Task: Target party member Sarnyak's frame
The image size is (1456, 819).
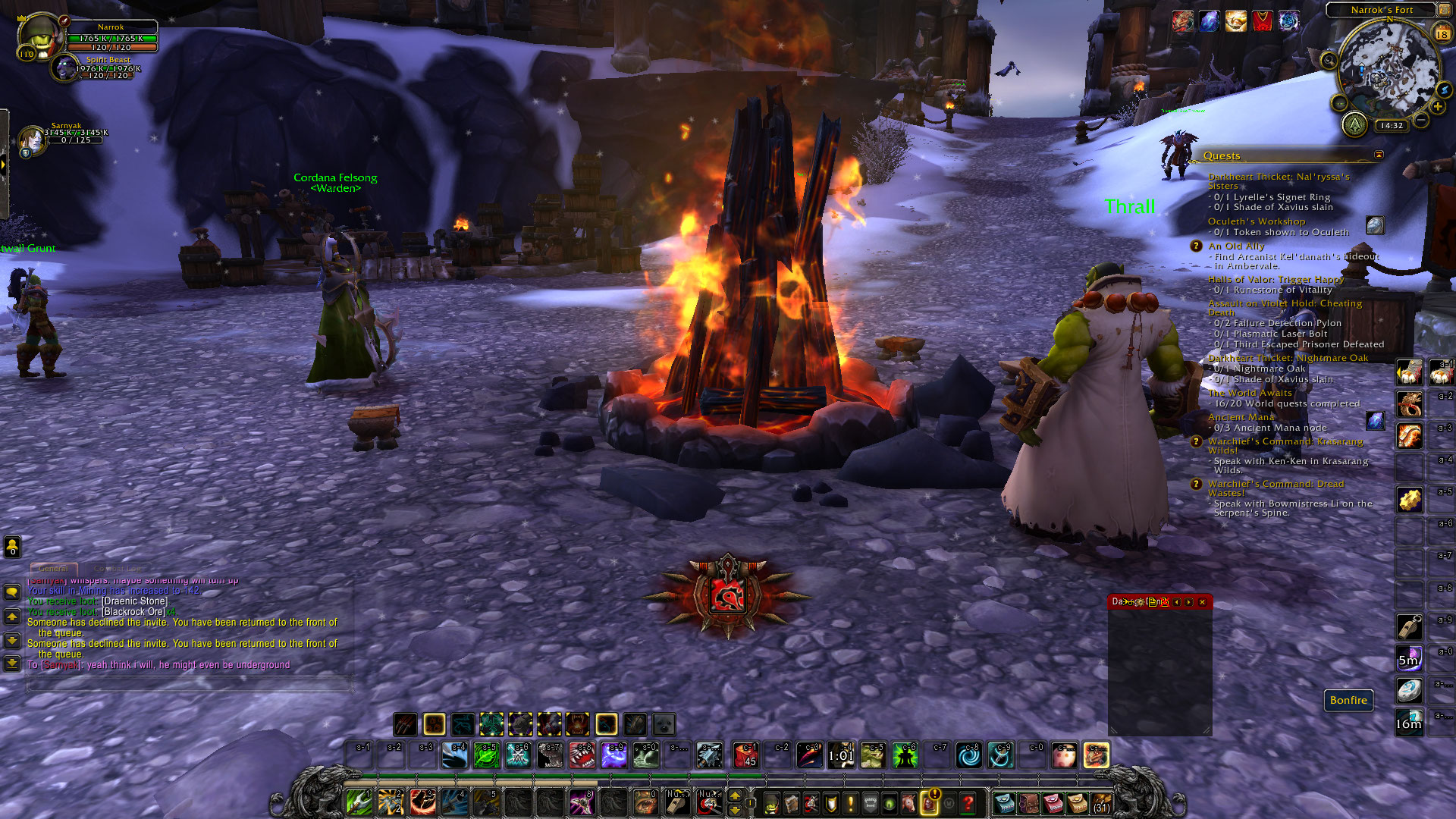Action: pyautogui.click(x=32, y=140)
